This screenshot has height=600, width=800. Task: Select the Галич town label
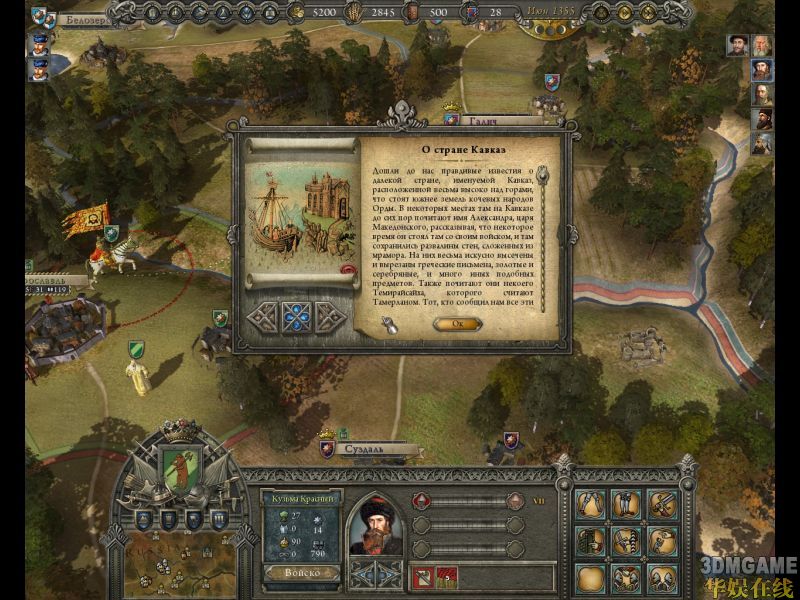(490, 121)
